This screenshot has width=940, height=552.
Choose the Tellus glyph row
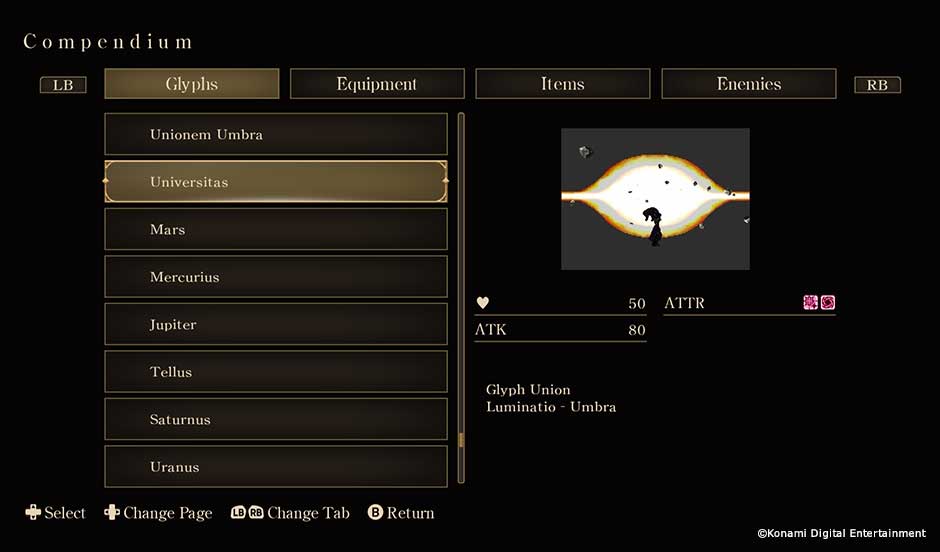[276, 372]
